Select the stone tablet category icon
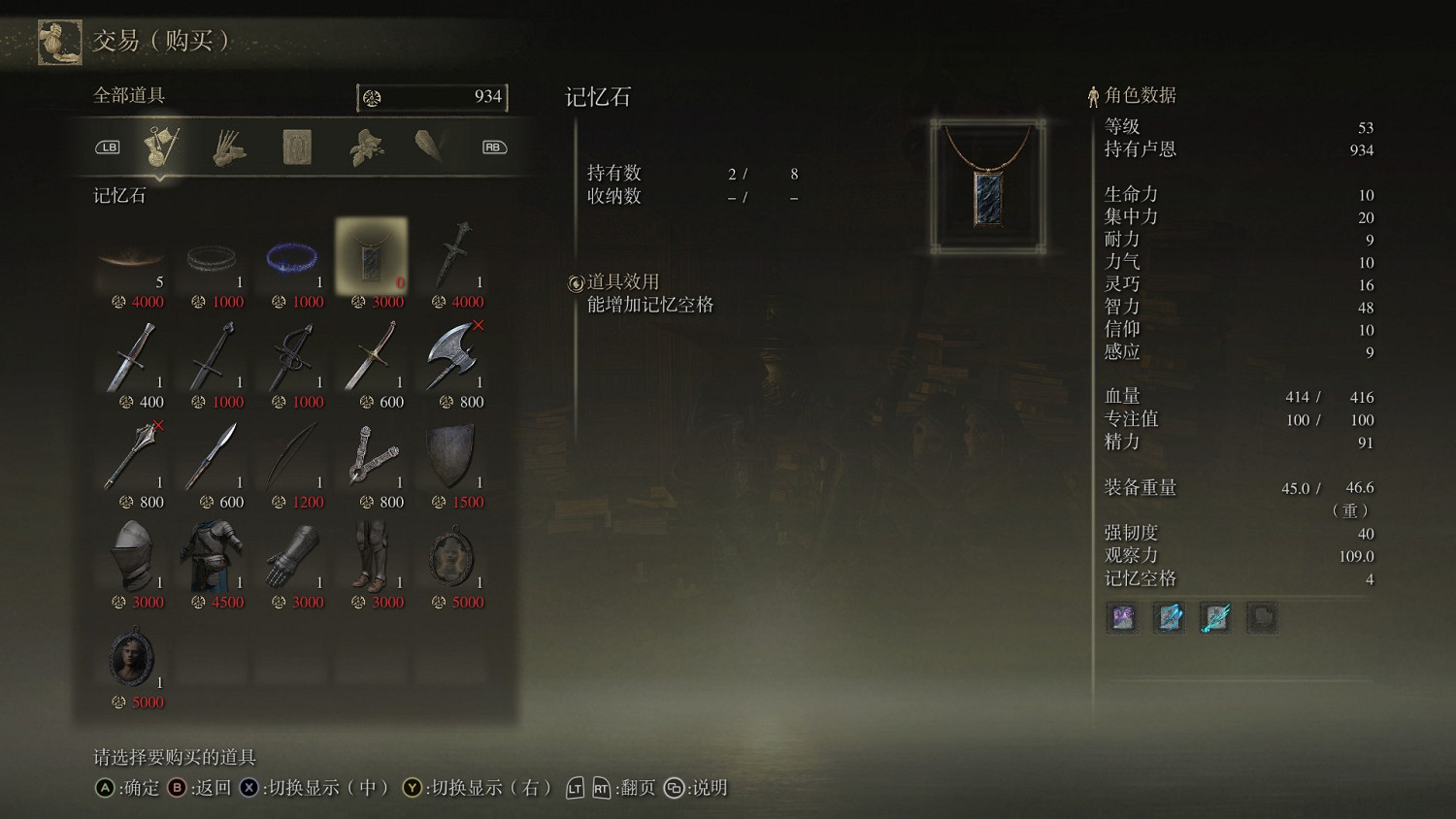Image resolution: width=1456 pixels, height=819 pixels. [x=297, y=146]
